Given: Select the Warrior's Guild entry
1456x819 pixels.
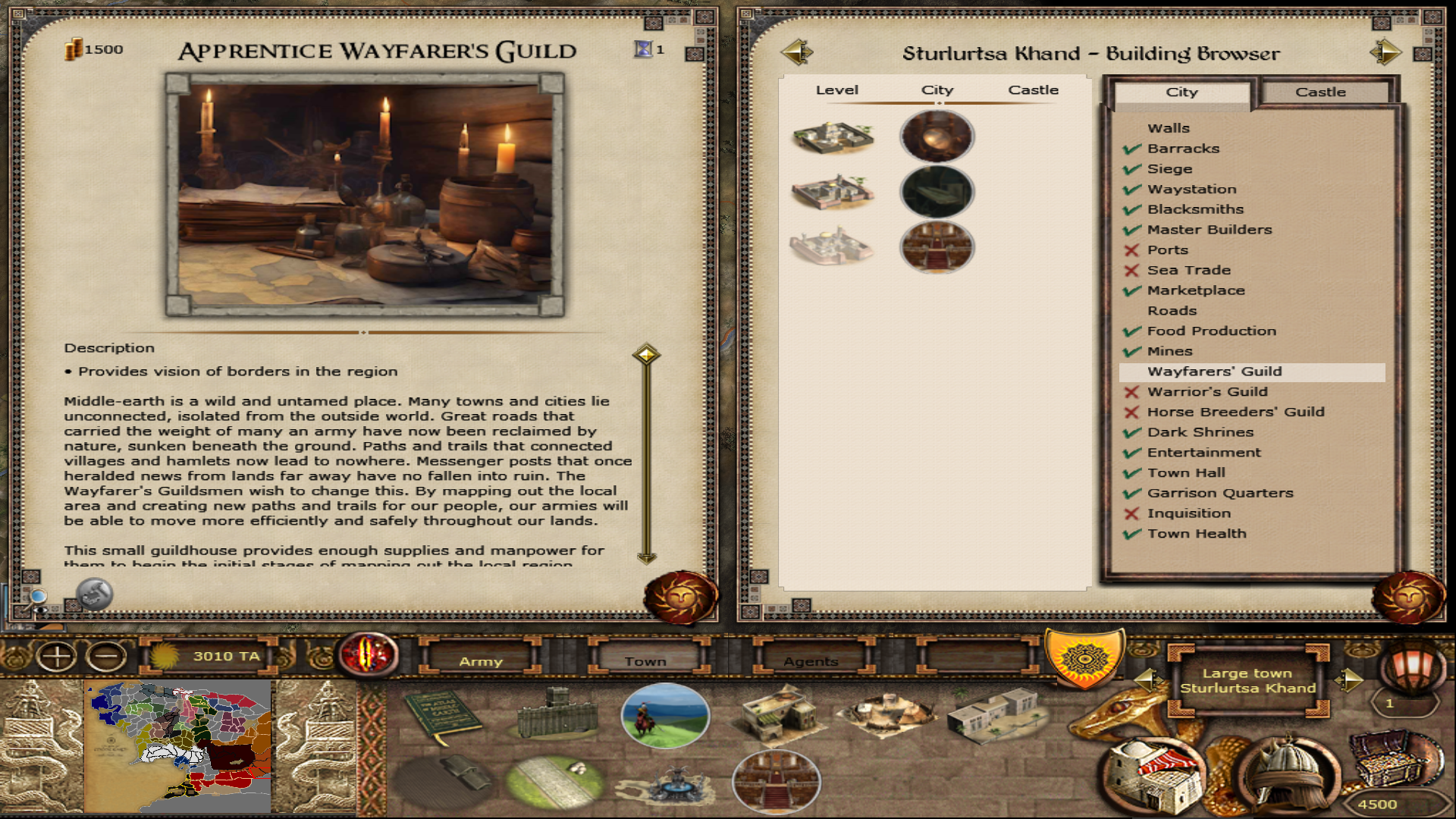Looking at the screenshot, I should 1207,392.
